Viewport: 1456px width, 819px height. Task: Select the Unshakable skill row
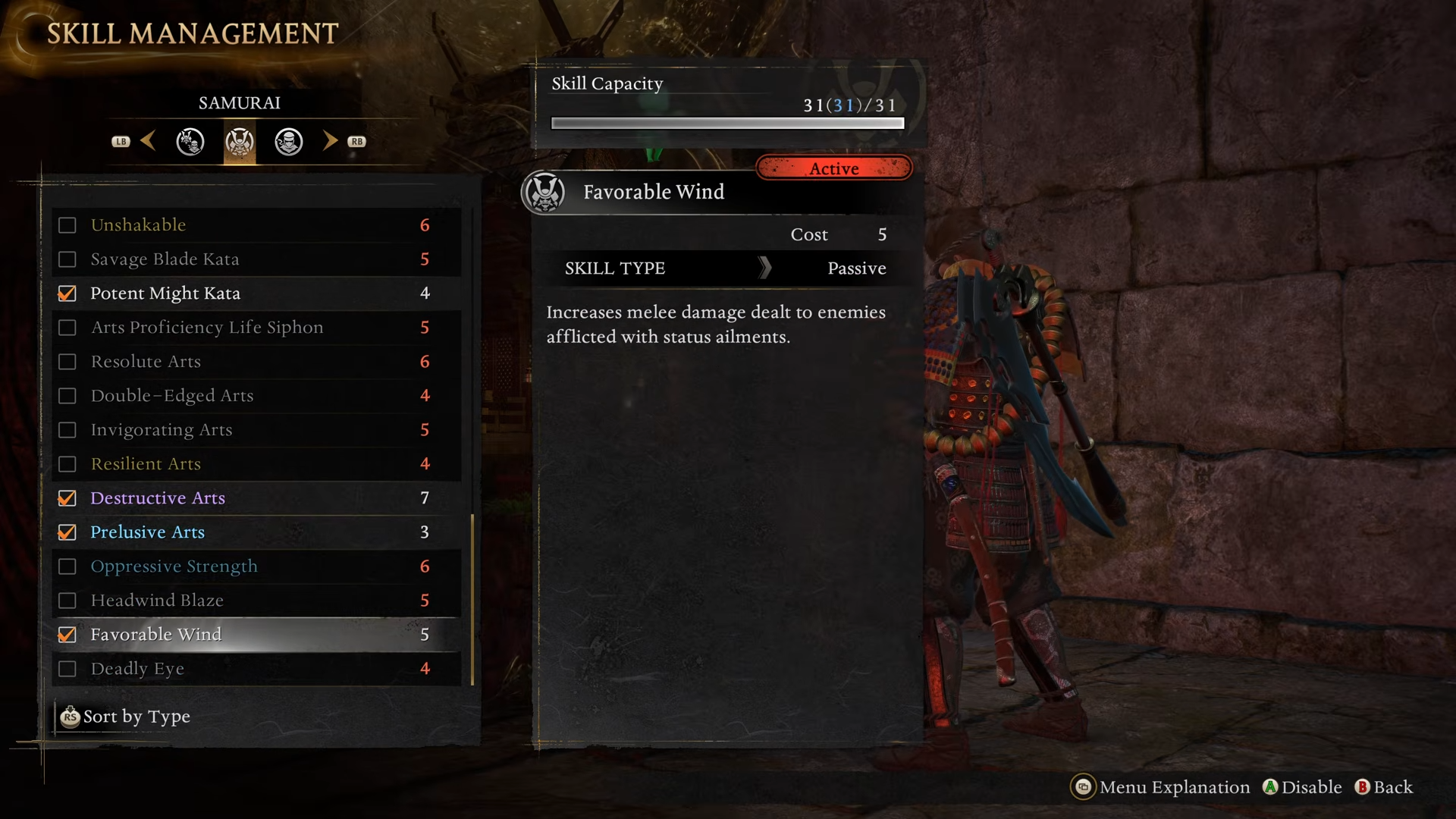point(138,225)
